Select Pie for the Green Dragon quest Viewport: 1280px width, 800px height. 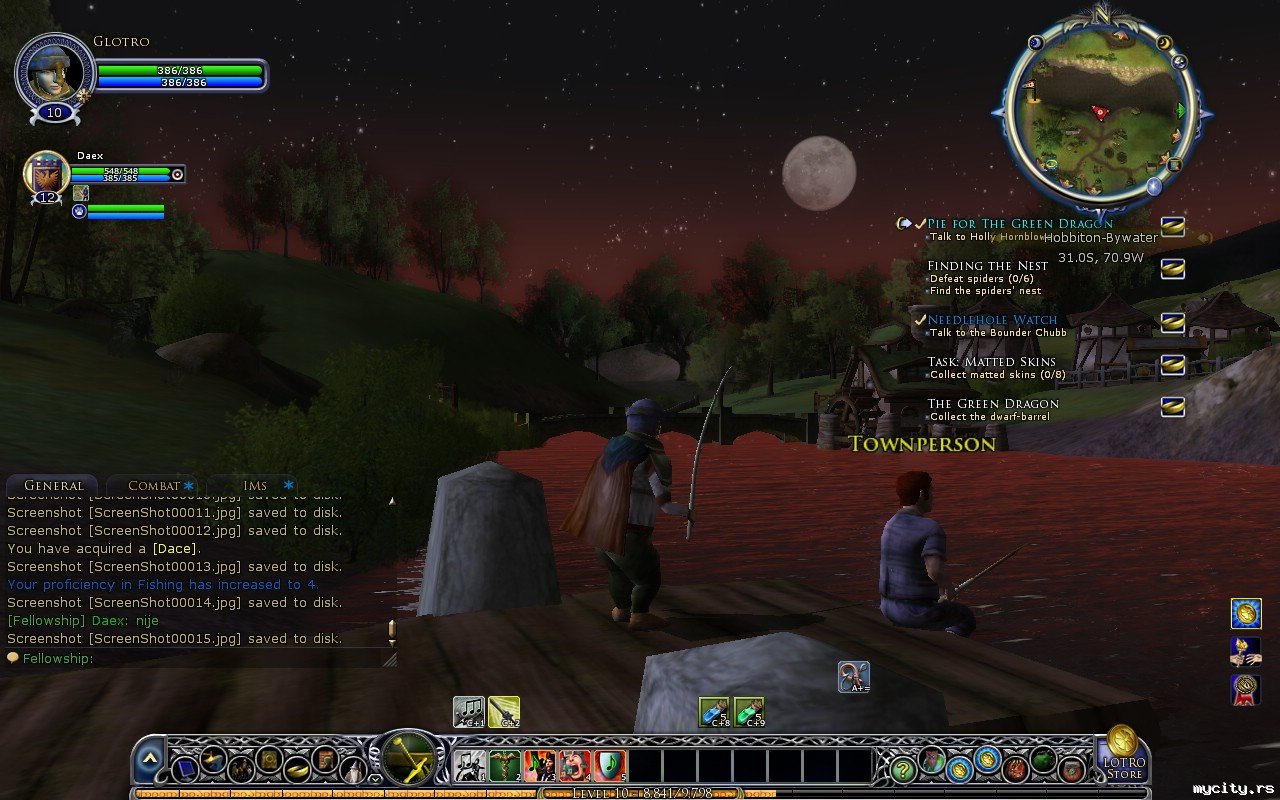(x=1019, y=224)
